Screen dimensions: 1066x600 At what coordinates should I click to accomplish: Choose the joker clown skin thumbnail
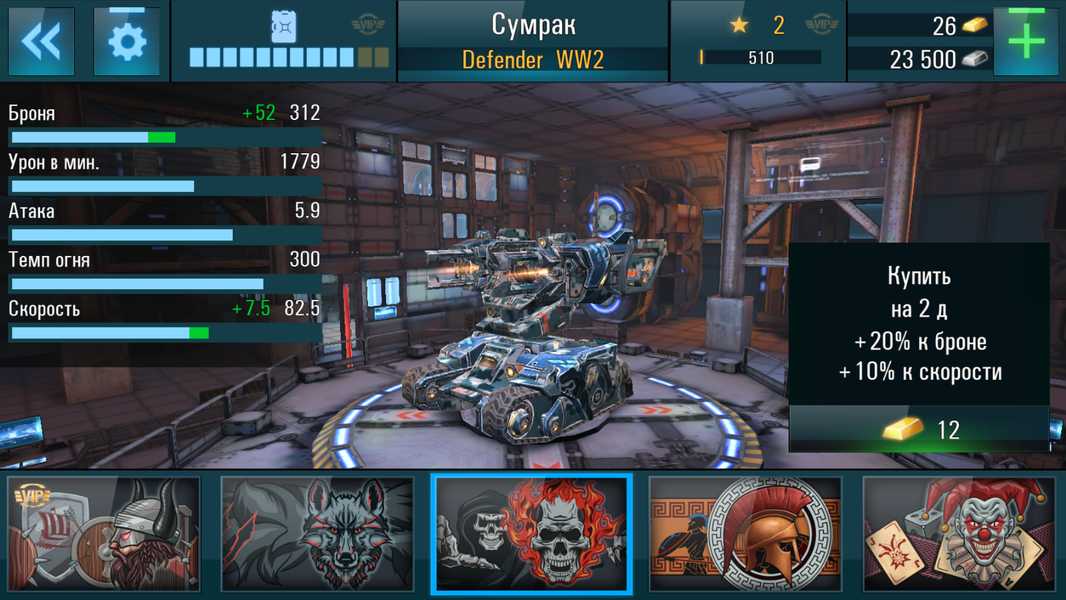(x=959, y=534)
